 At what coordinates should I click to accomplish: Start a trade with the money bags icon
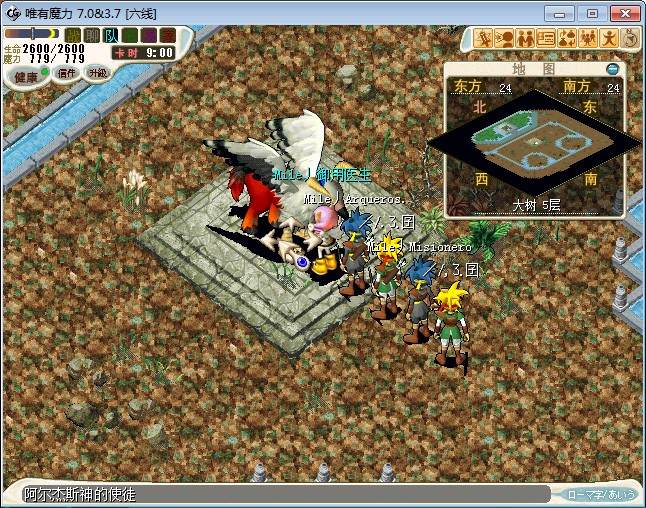pos(567,38)
